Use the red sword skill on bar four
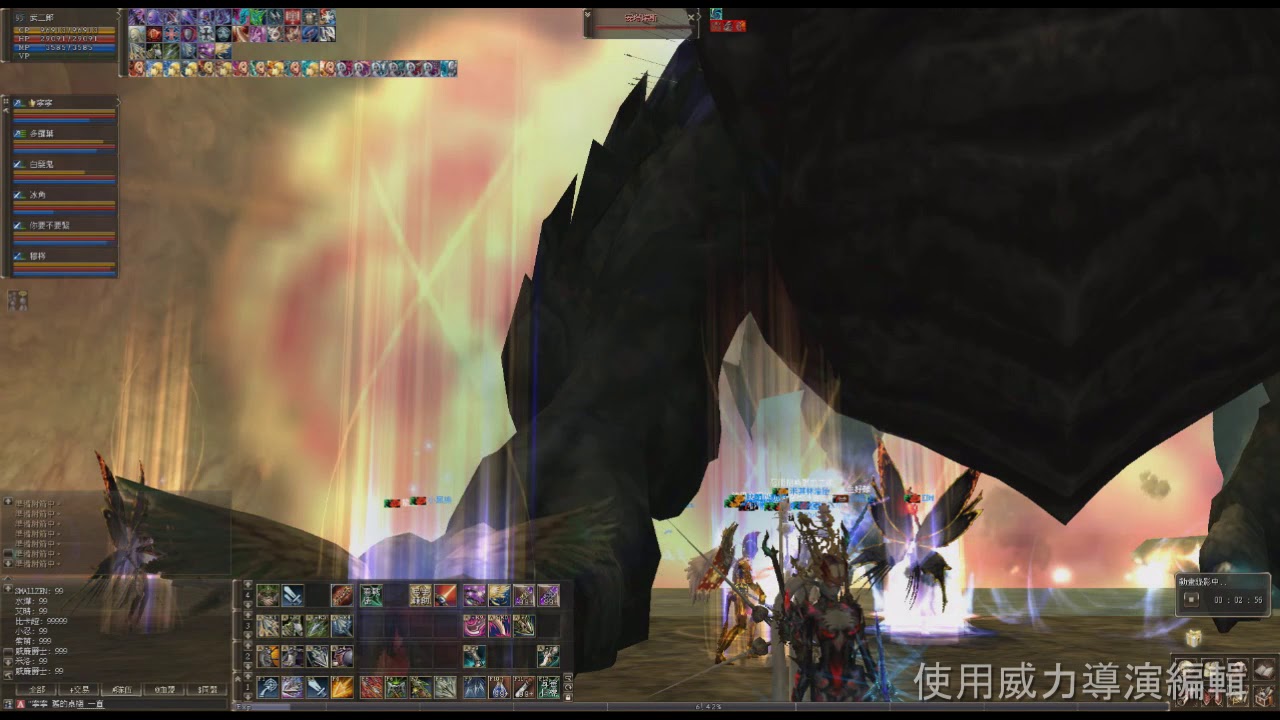1280x720 pixels. (x=445, y=596)
